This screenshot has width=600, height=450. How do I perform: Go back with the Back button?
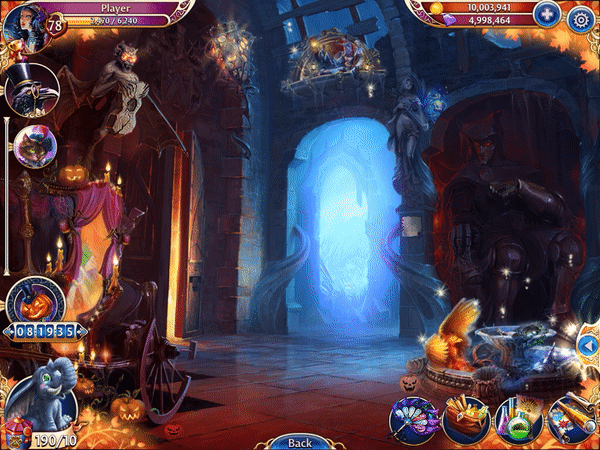click(x=299, y=442)
